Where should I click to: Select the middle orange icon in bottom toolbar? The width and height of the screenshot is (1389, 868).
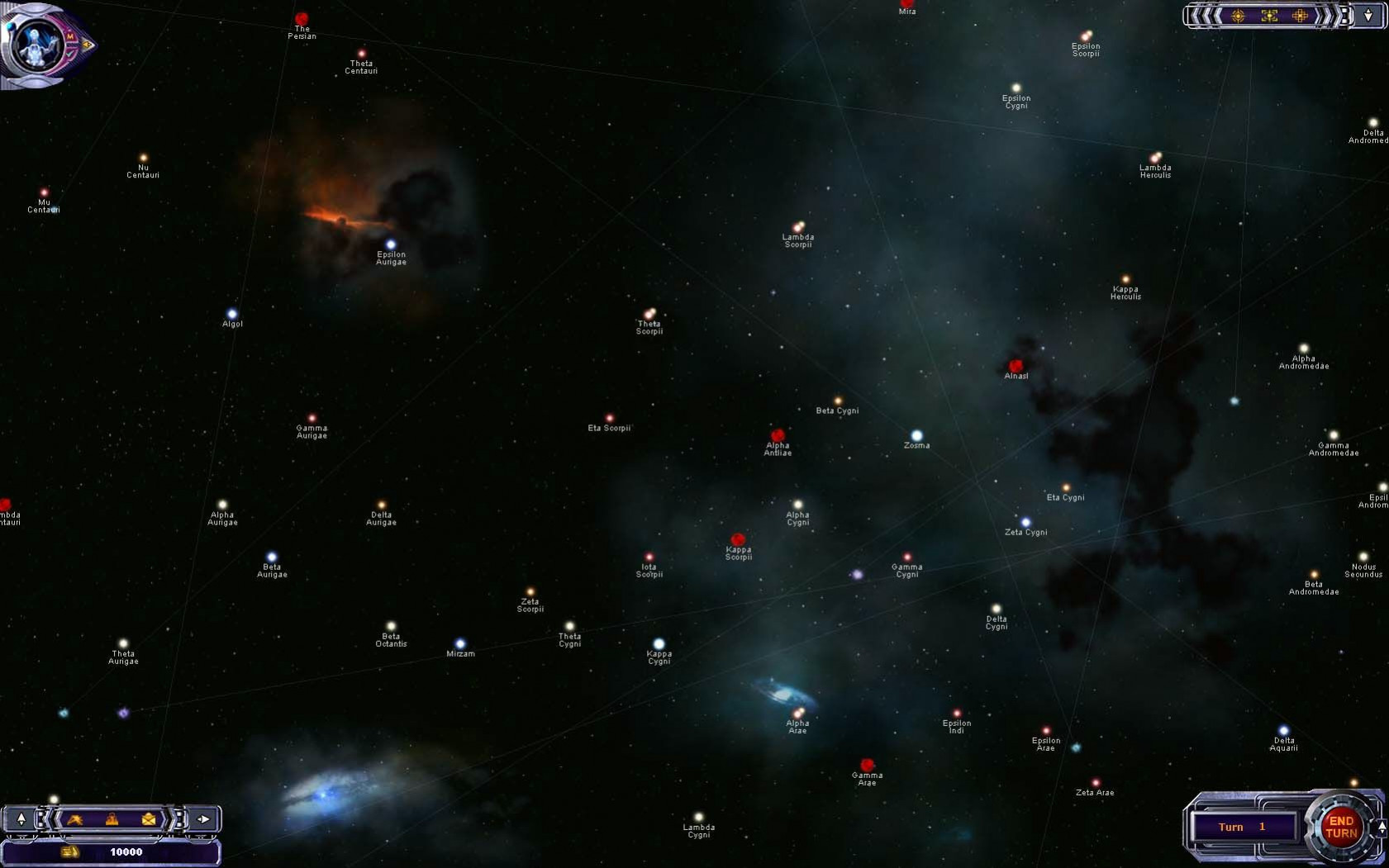click(112, 819)
